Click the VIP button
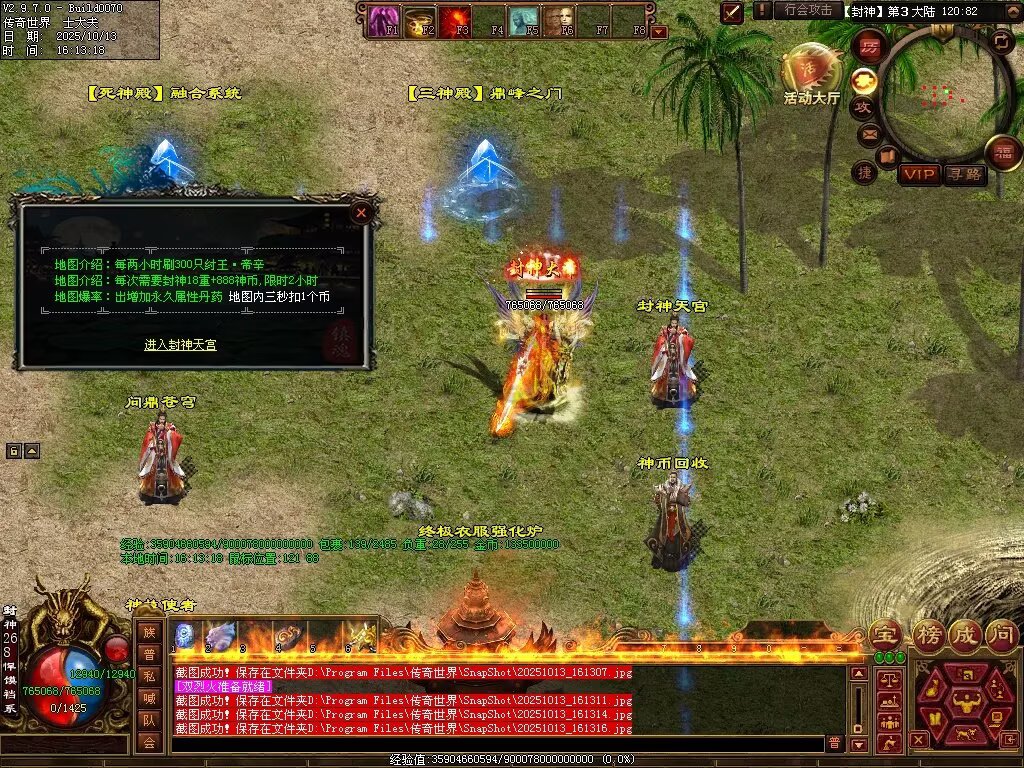The width and height of the screenshot is (1024, 768). click(x=919, y=175)
